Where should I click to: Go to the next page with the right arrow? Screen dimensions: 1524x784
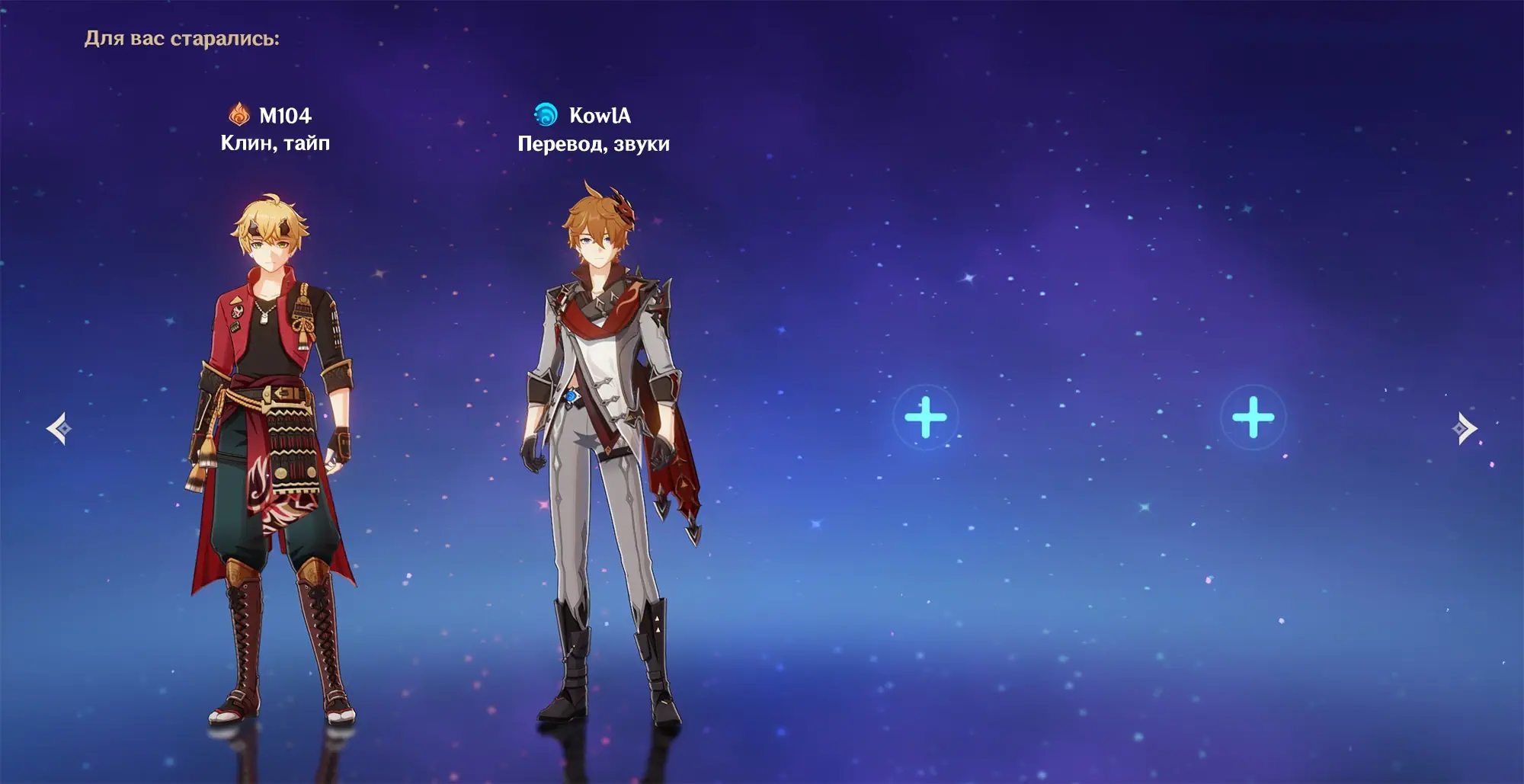(1465, 428)
